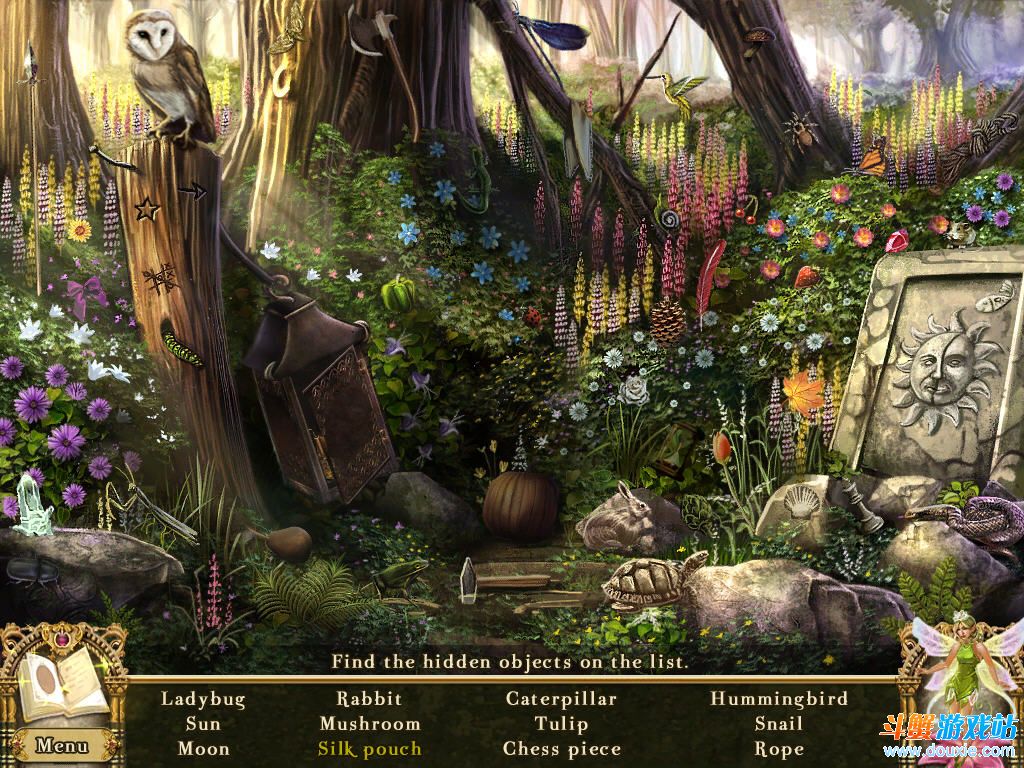Select Snail in the object list

tap(779, 724)
